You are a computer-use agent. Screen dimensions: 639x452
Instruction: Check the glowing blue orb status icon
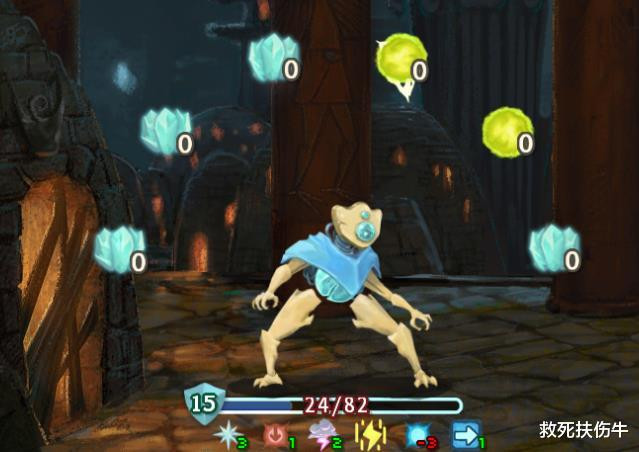tap(417, 435)
